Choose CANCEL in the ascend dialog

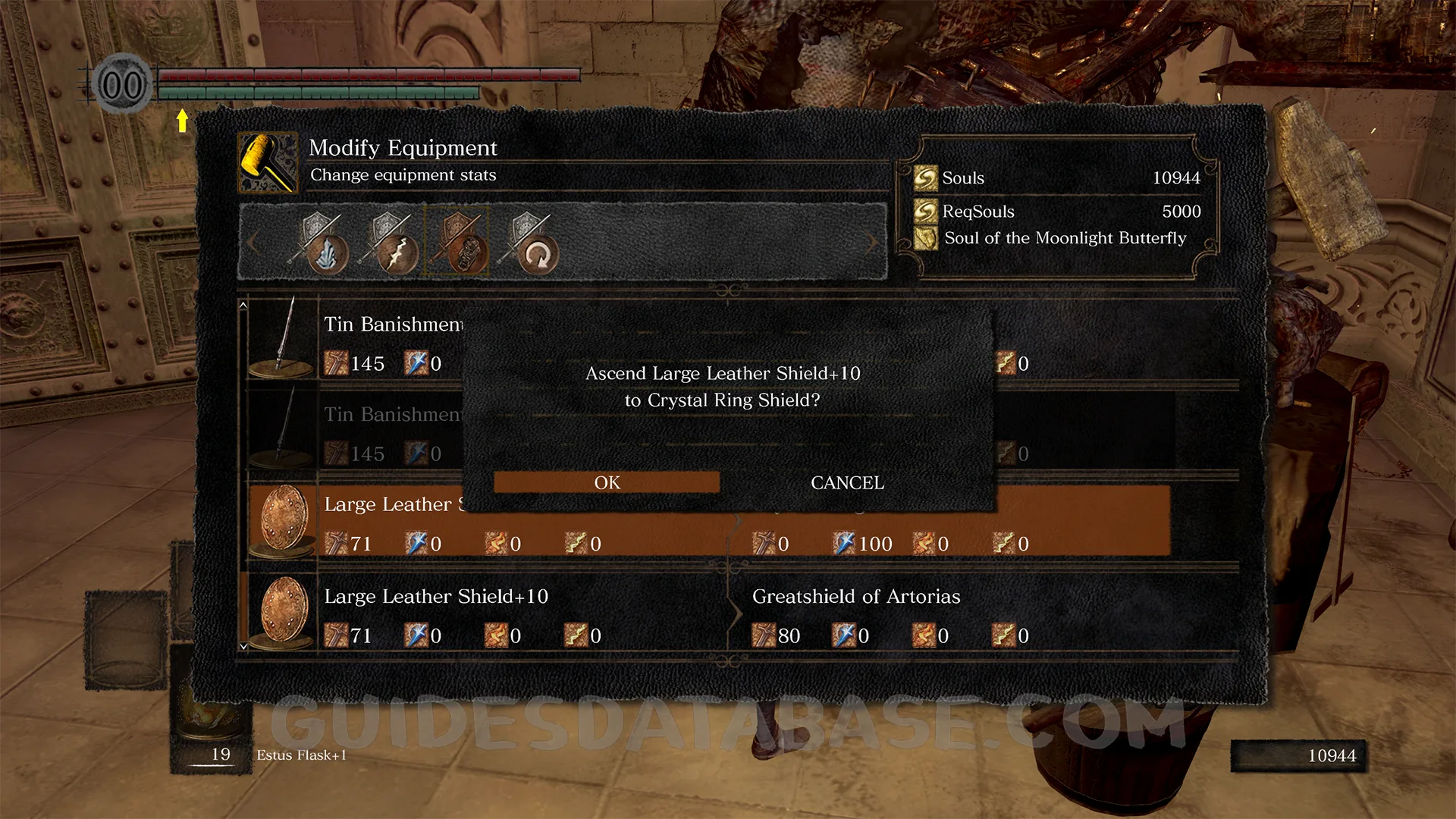[847, 482]
